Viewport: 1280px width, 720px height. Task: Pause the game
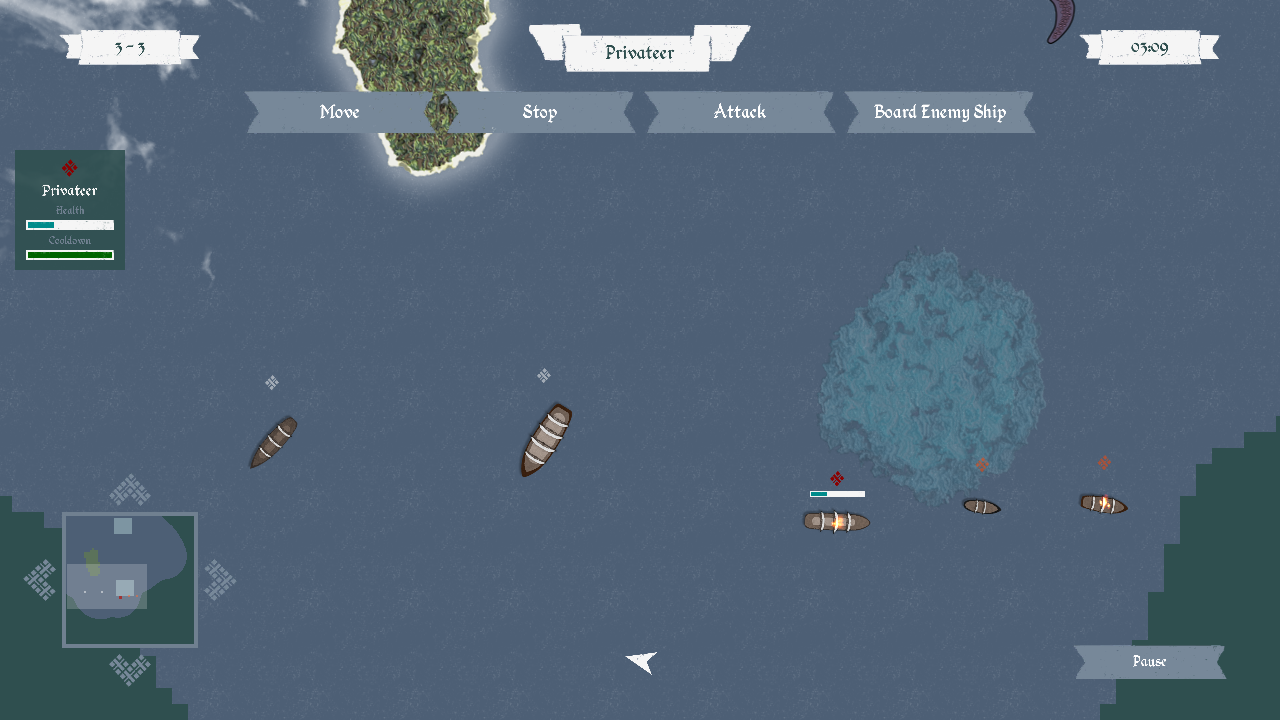point(1150,662)
